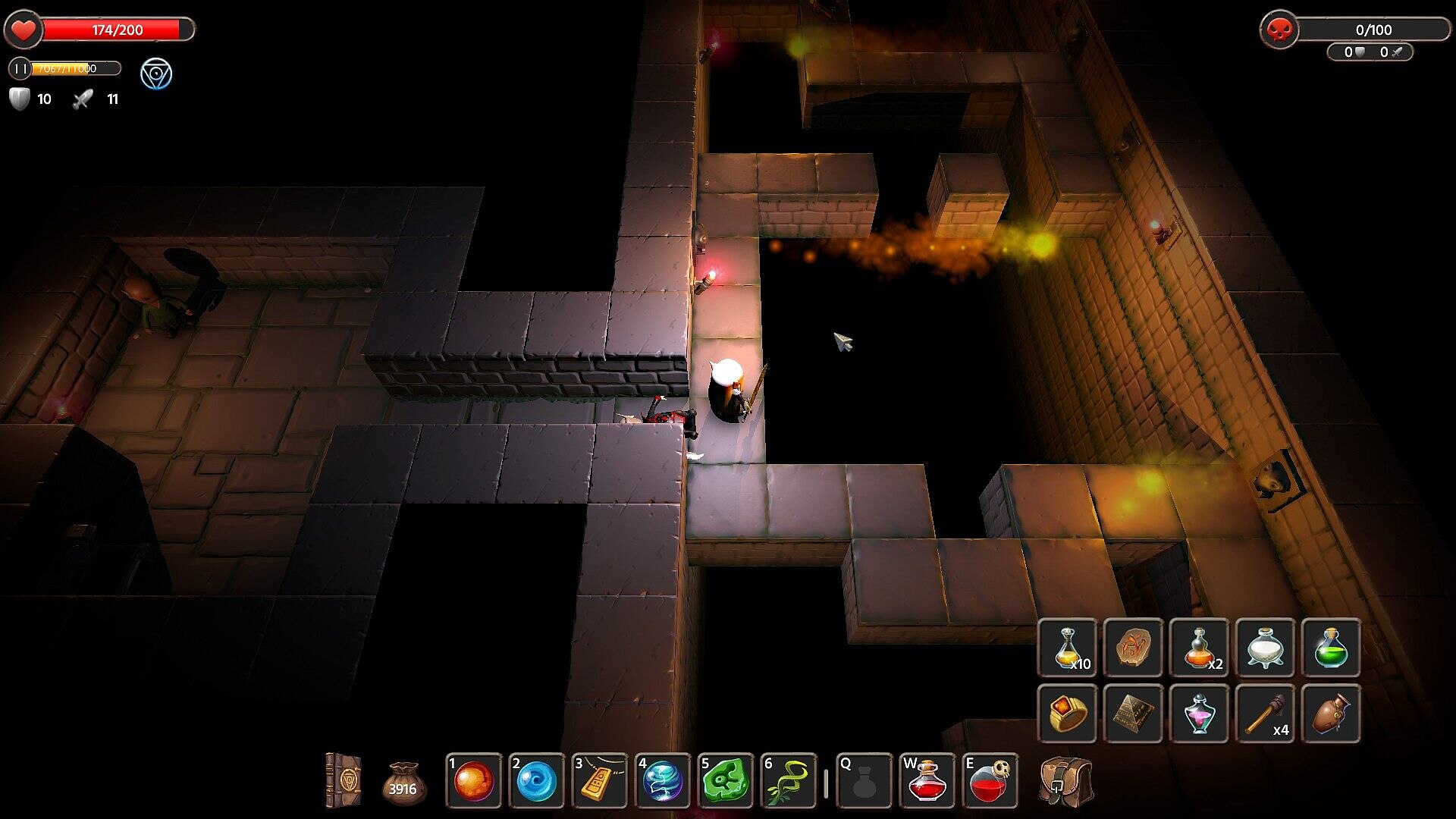Use the skull-capped red flask in slot E

pyautogui.click(x=990, y=781)
